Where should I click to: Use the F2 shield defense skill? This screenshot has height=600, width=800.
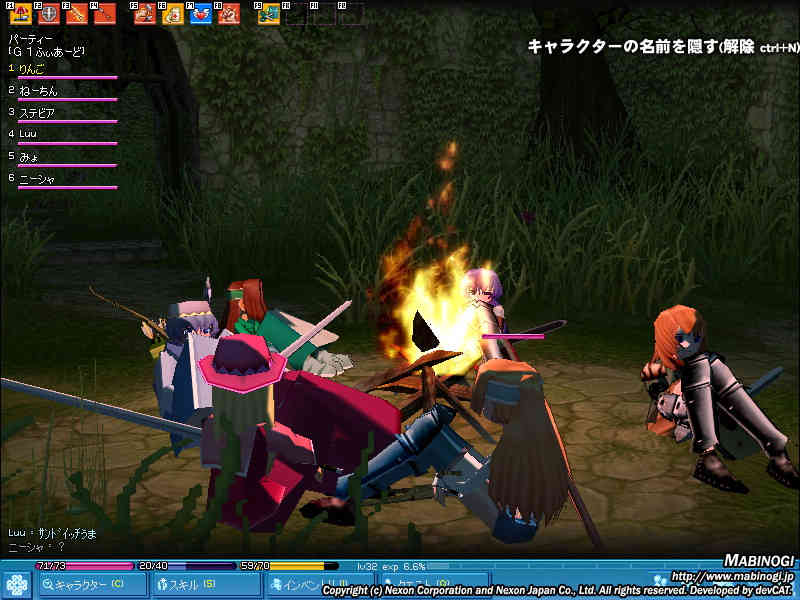click(x=49, y=14)
